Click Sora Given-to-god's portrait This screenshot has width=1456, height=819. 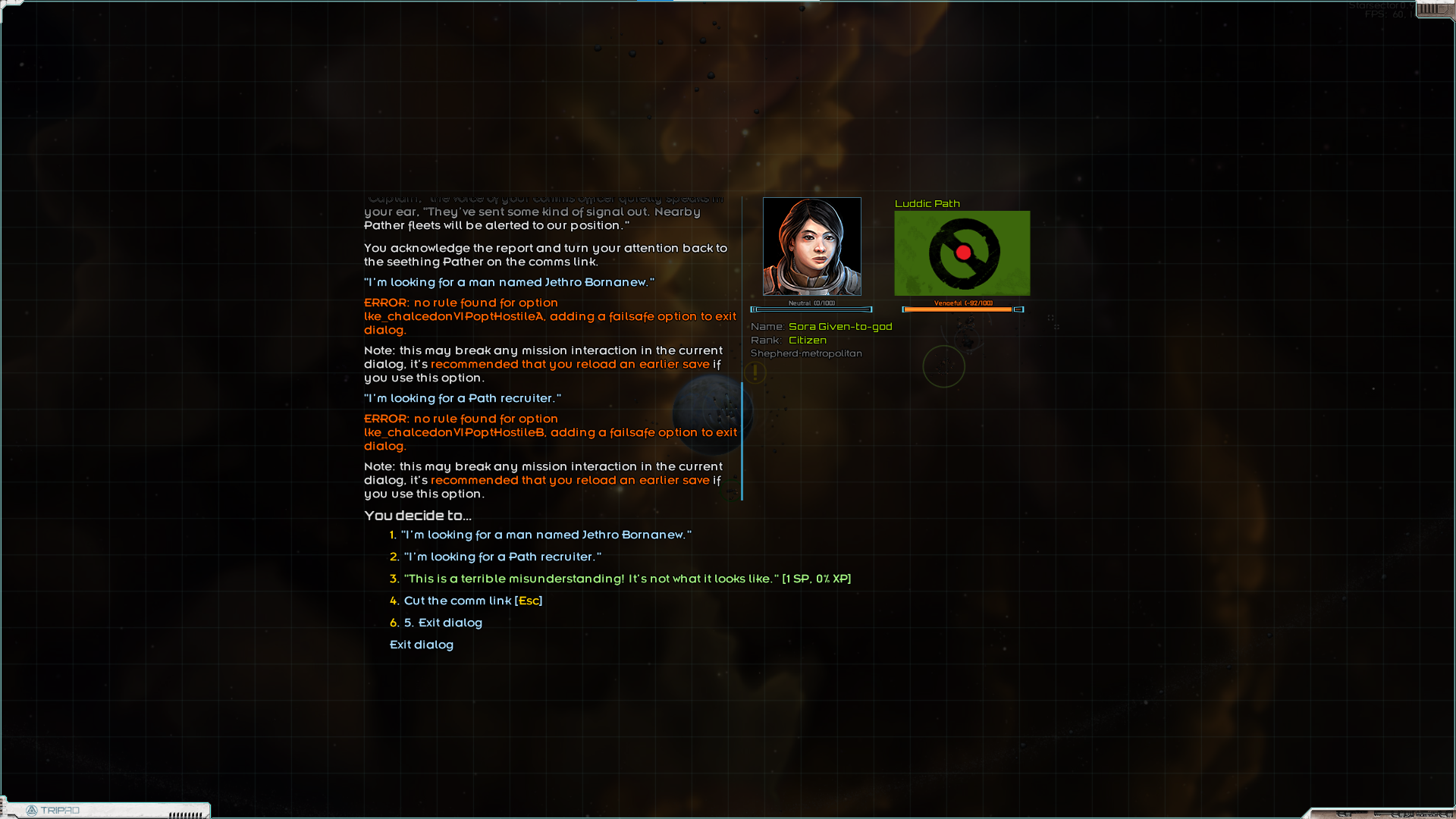811,246
